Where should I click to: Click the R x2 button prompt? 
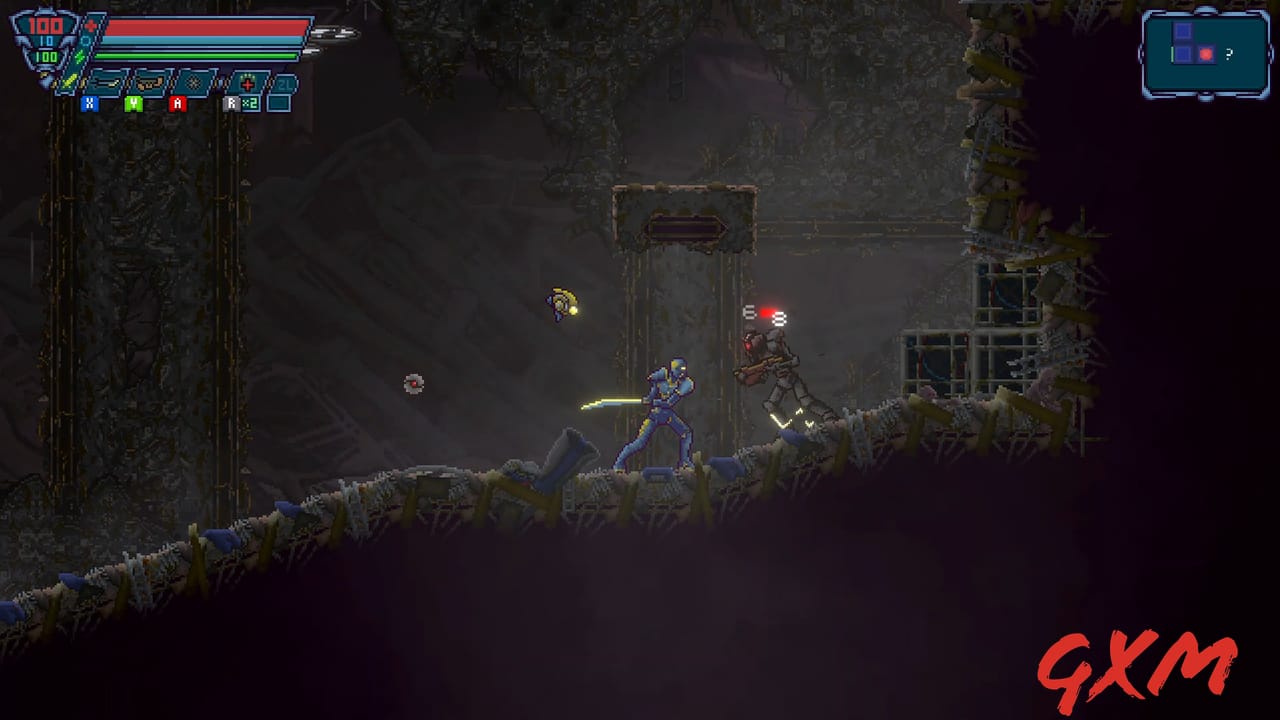(239, 104)
